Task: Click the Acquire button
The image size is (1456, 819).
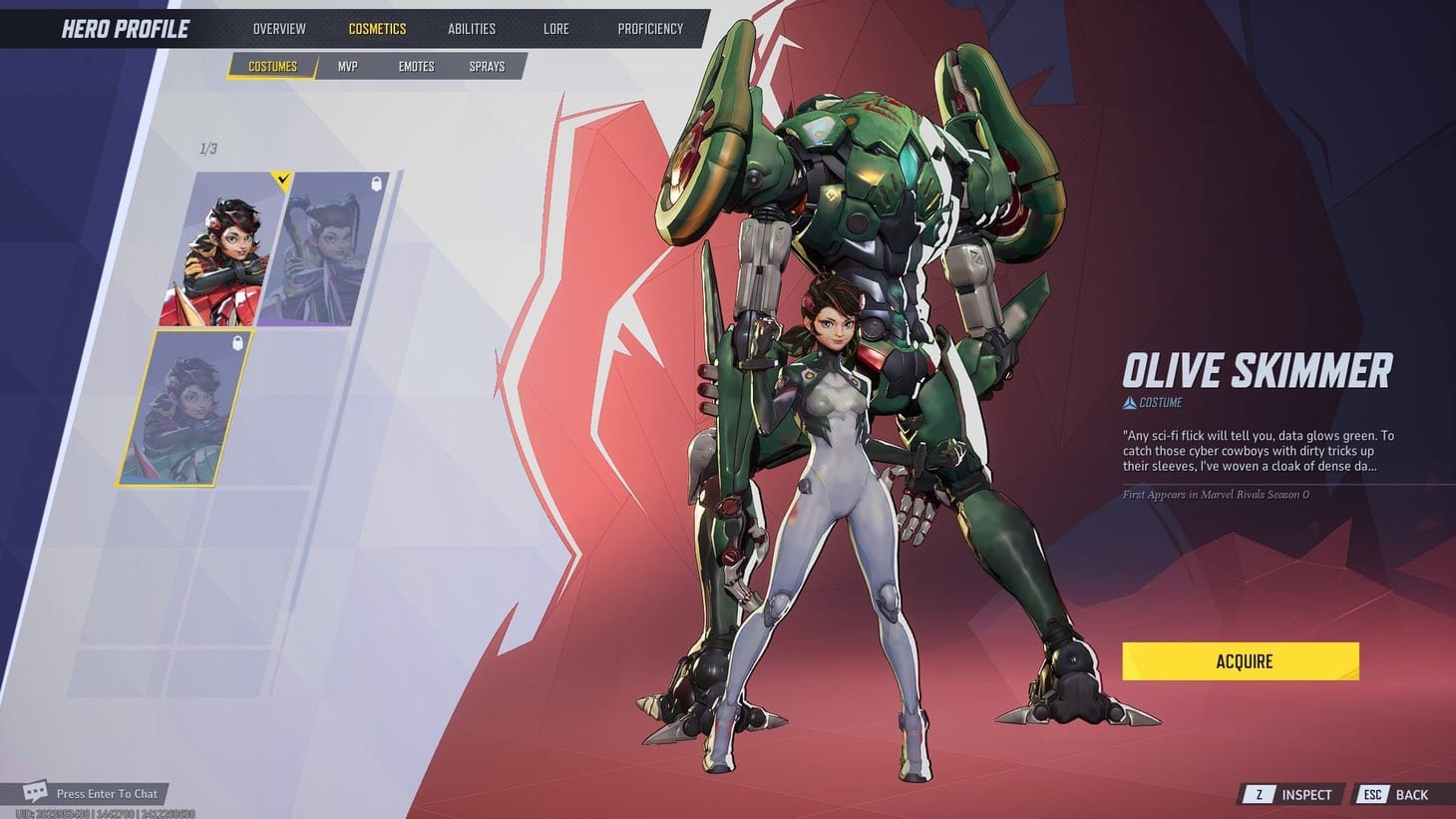Action: [1240, 660]
